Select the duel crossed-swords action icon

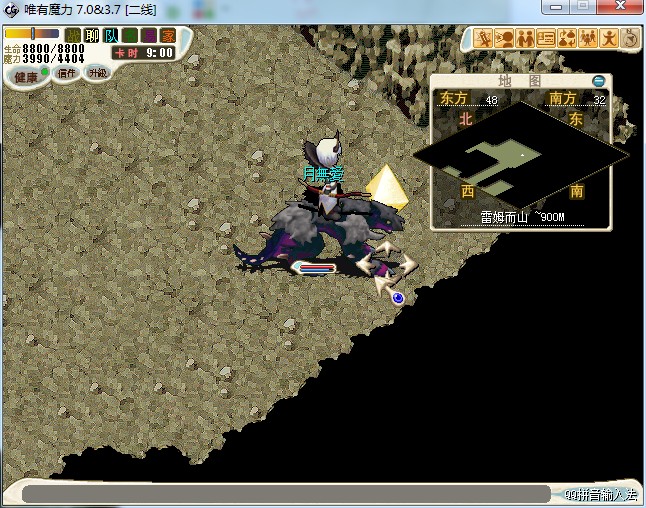click(x=484, y=39)
